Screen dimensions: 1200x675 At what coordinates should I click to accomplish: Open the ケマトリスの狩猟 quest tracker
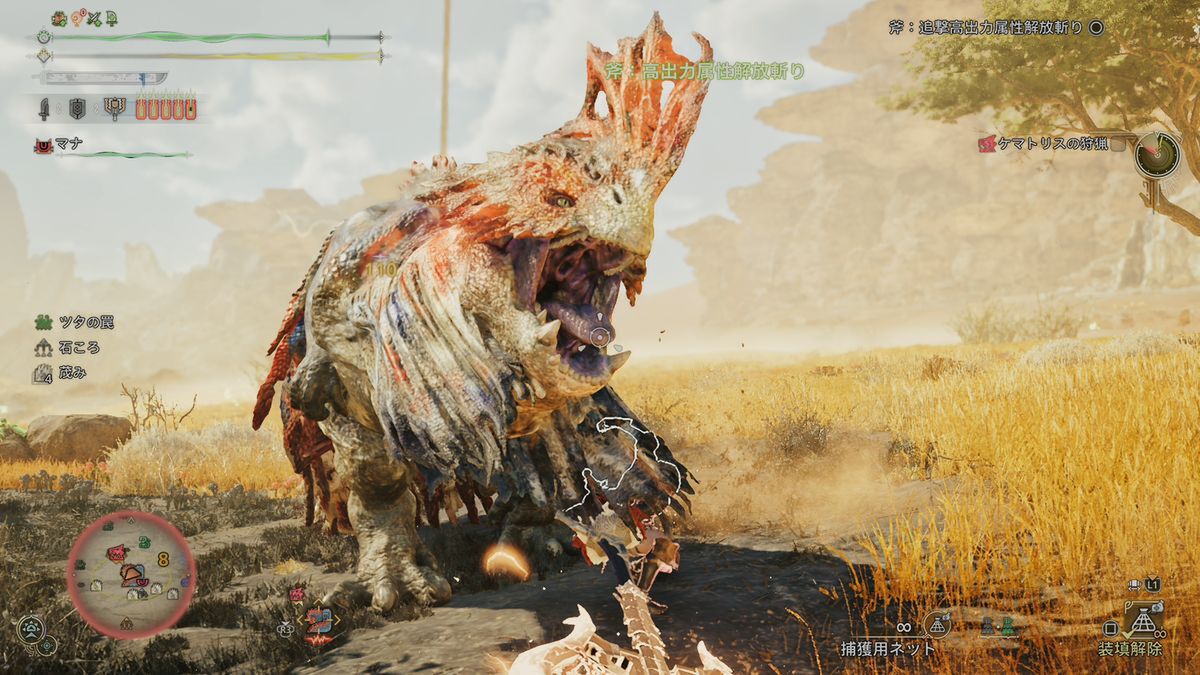pos(1052,144)
